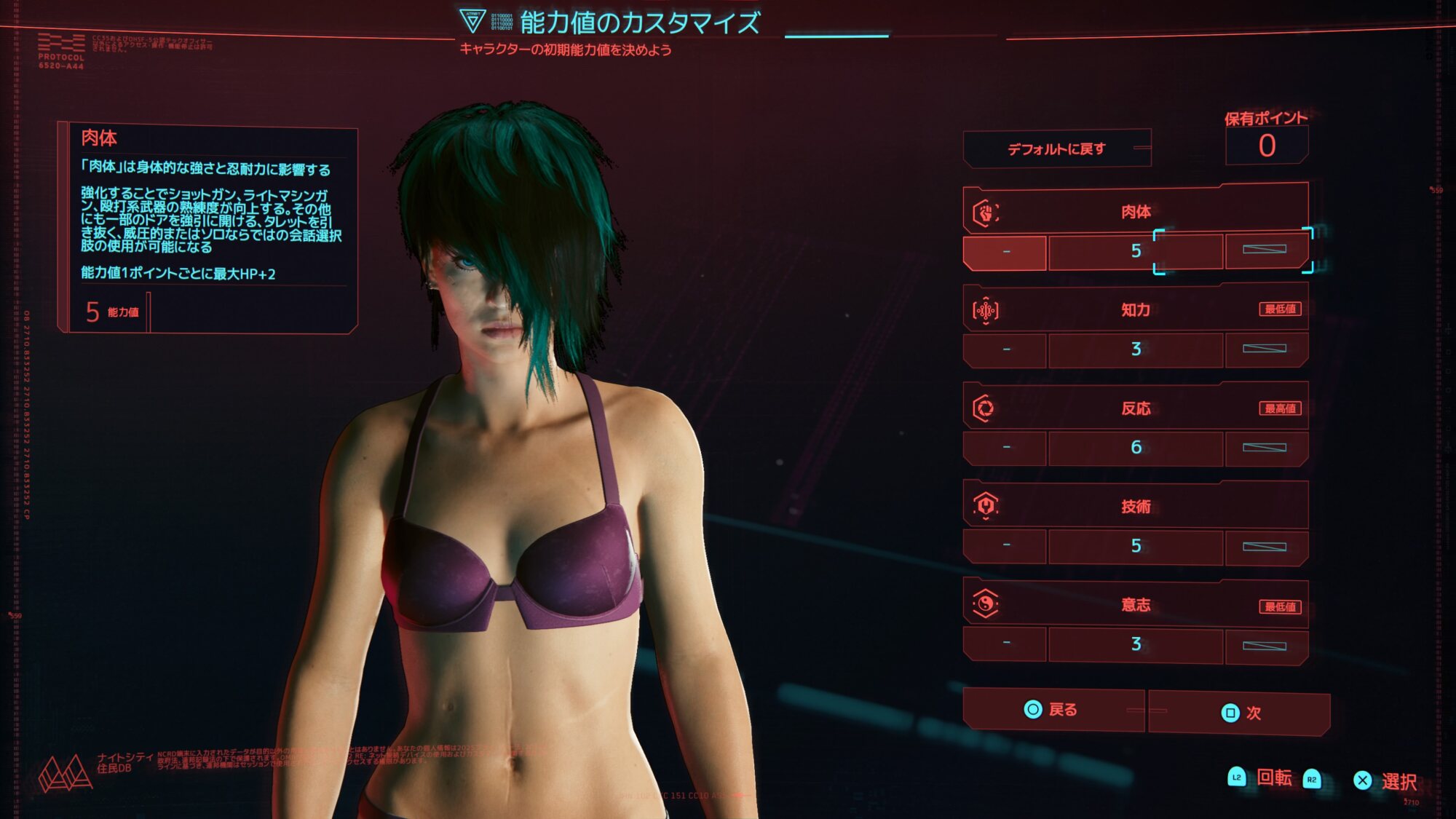Proceed with the 次 button

[1240, 713]
